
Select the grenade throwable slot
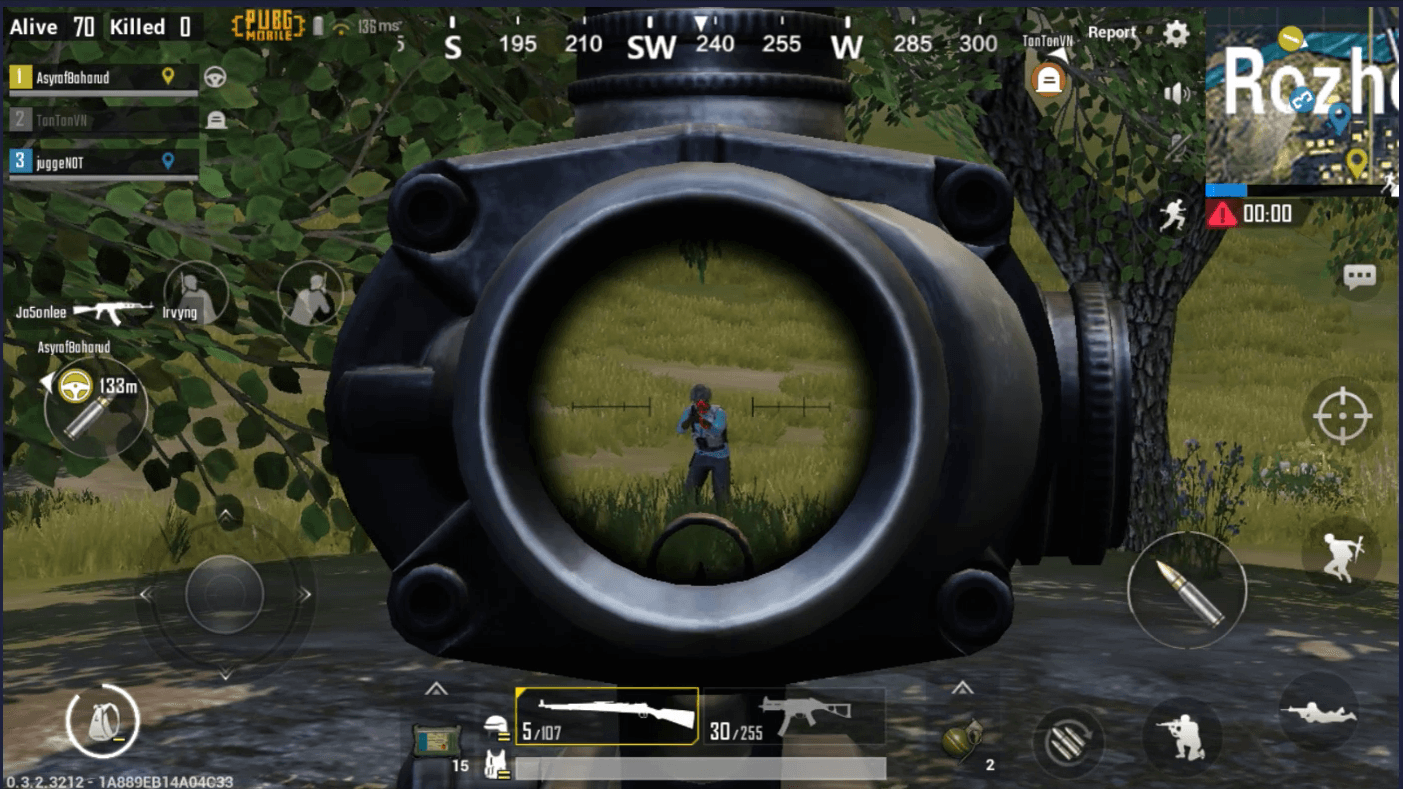coord(964,740)
